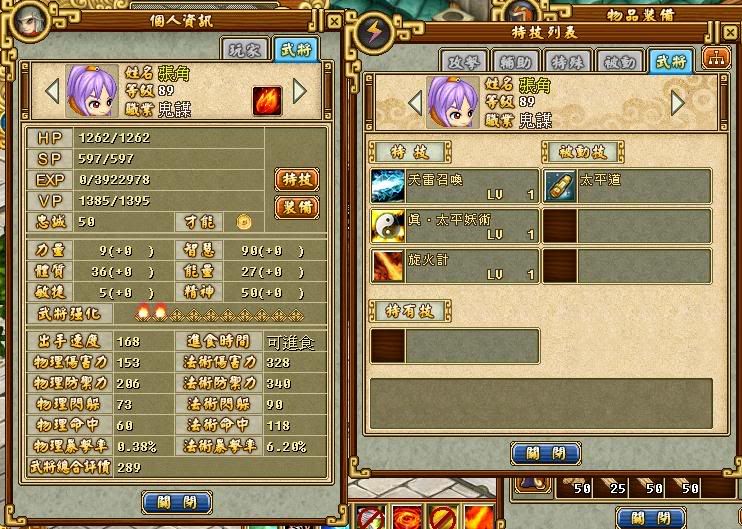Show next general in 特技列表 panel
The width and height of the screenshot is (742, 529).
677,102
